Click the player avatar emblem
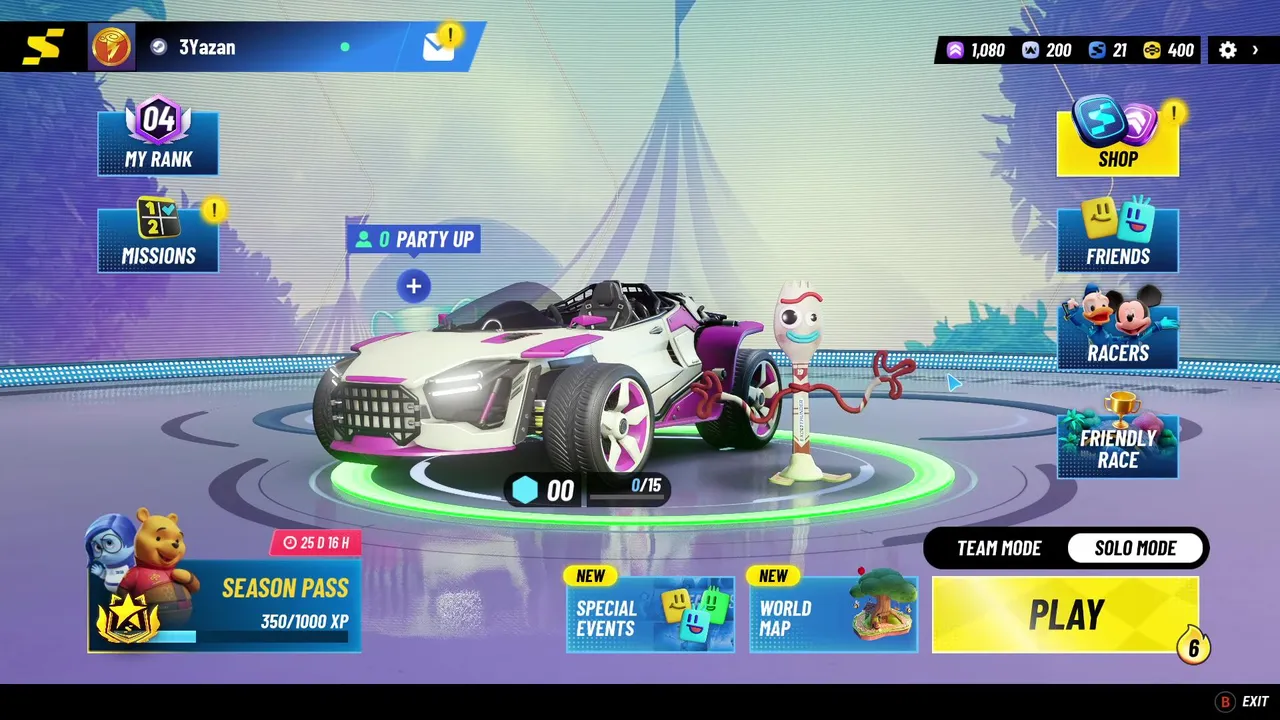The width and height of the screenshot is (1280, 720). [111, 47]
